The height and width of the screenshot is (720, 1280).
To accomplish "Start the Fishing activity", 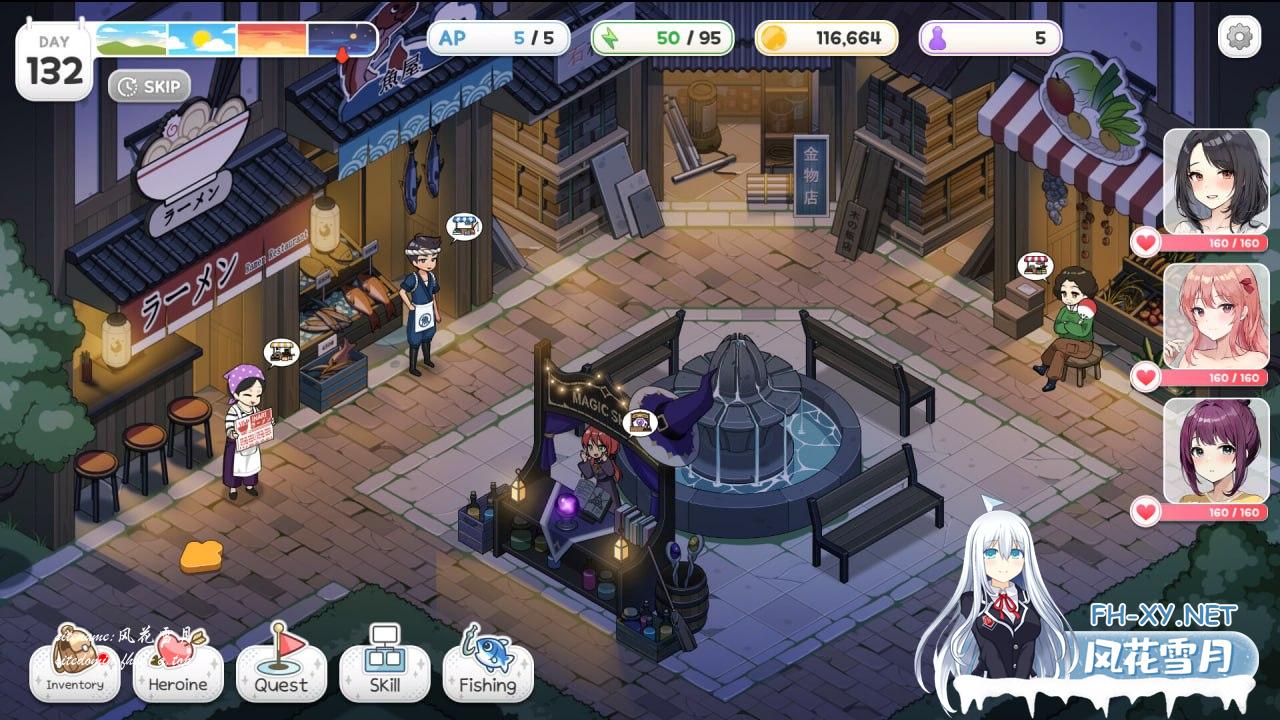I will [x=488, y=668].
